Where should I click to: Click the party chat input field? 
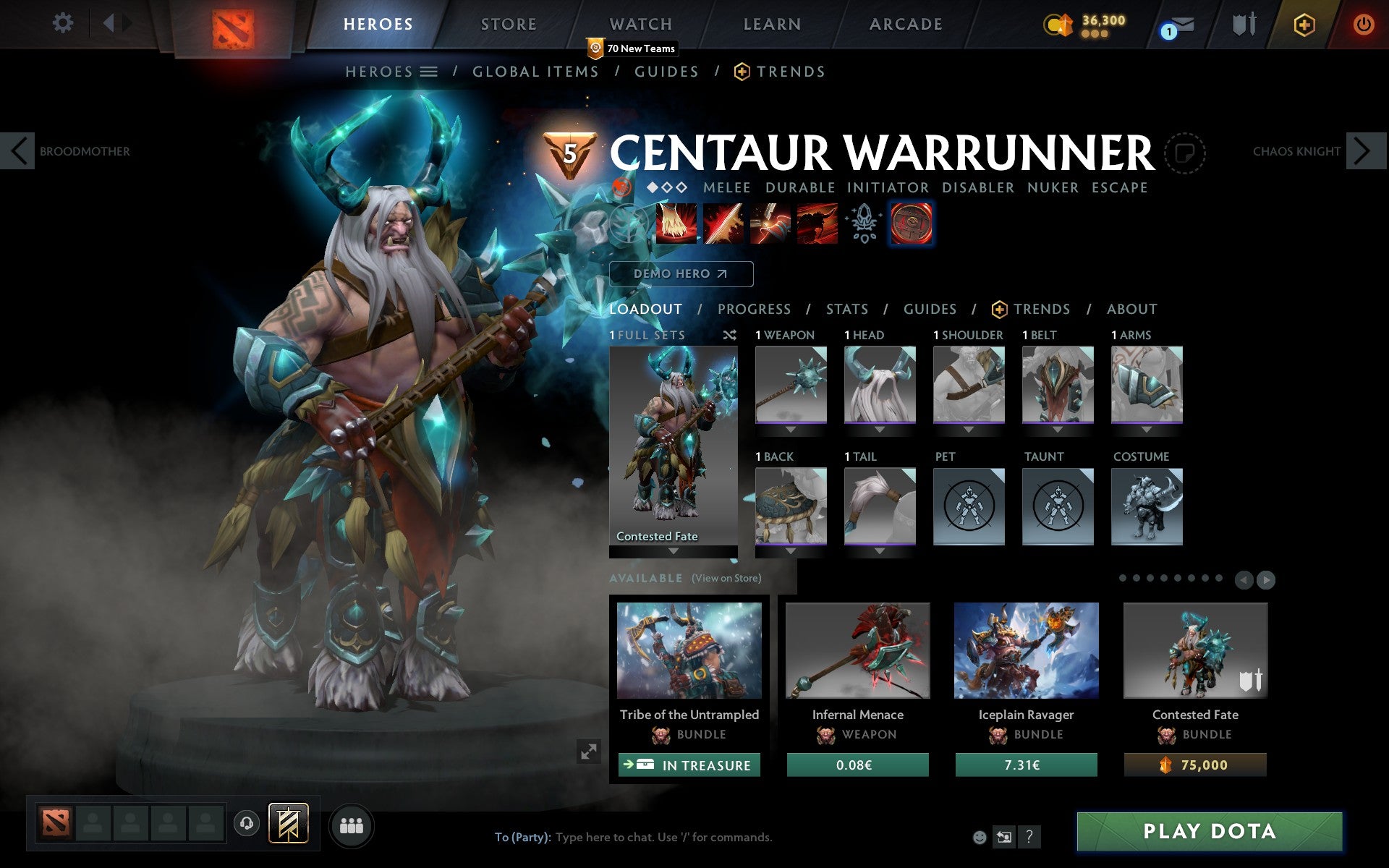coord(651,838)
